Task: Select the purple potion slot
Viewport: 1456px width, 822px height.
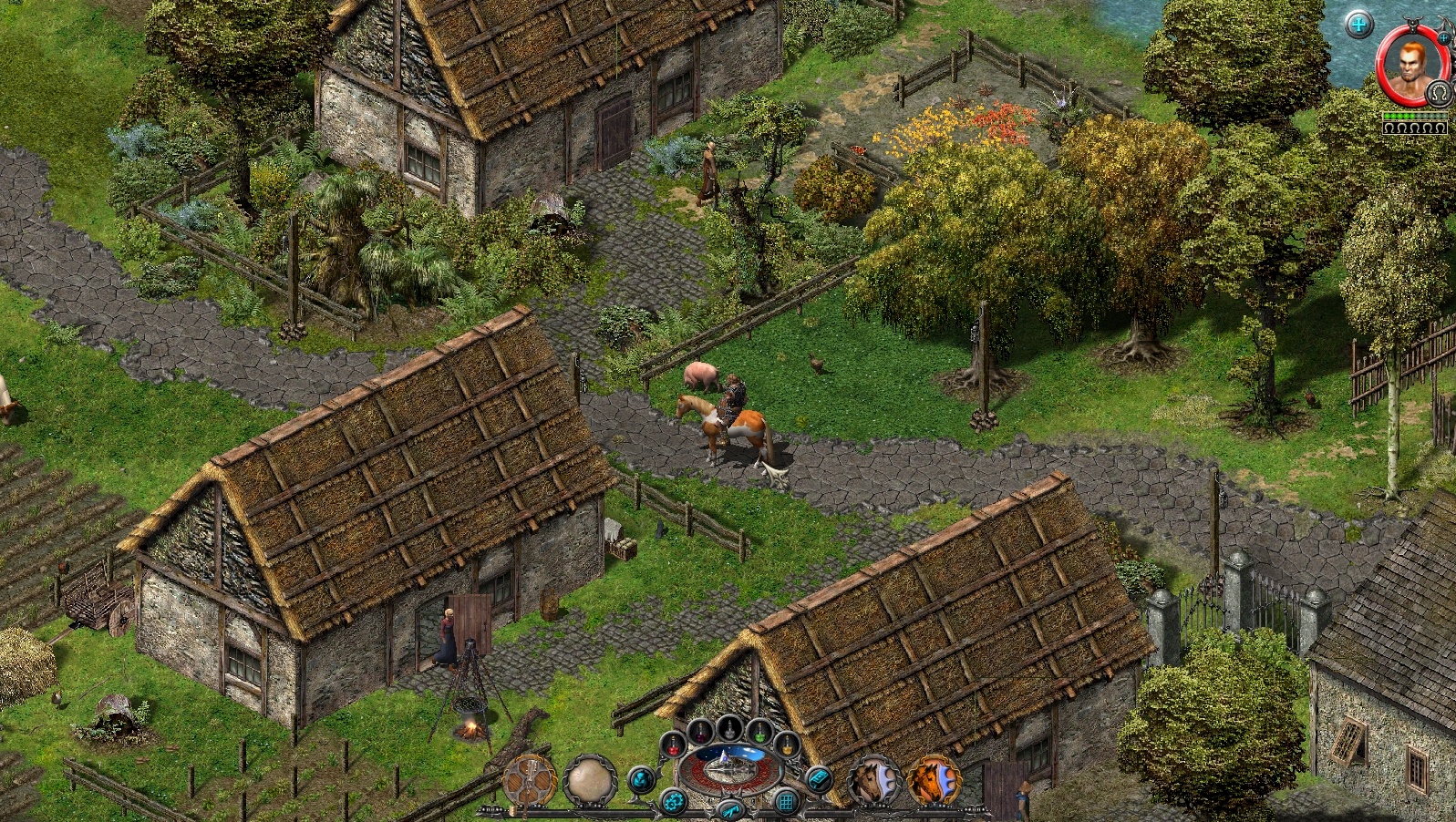Action: pos(700,731)
